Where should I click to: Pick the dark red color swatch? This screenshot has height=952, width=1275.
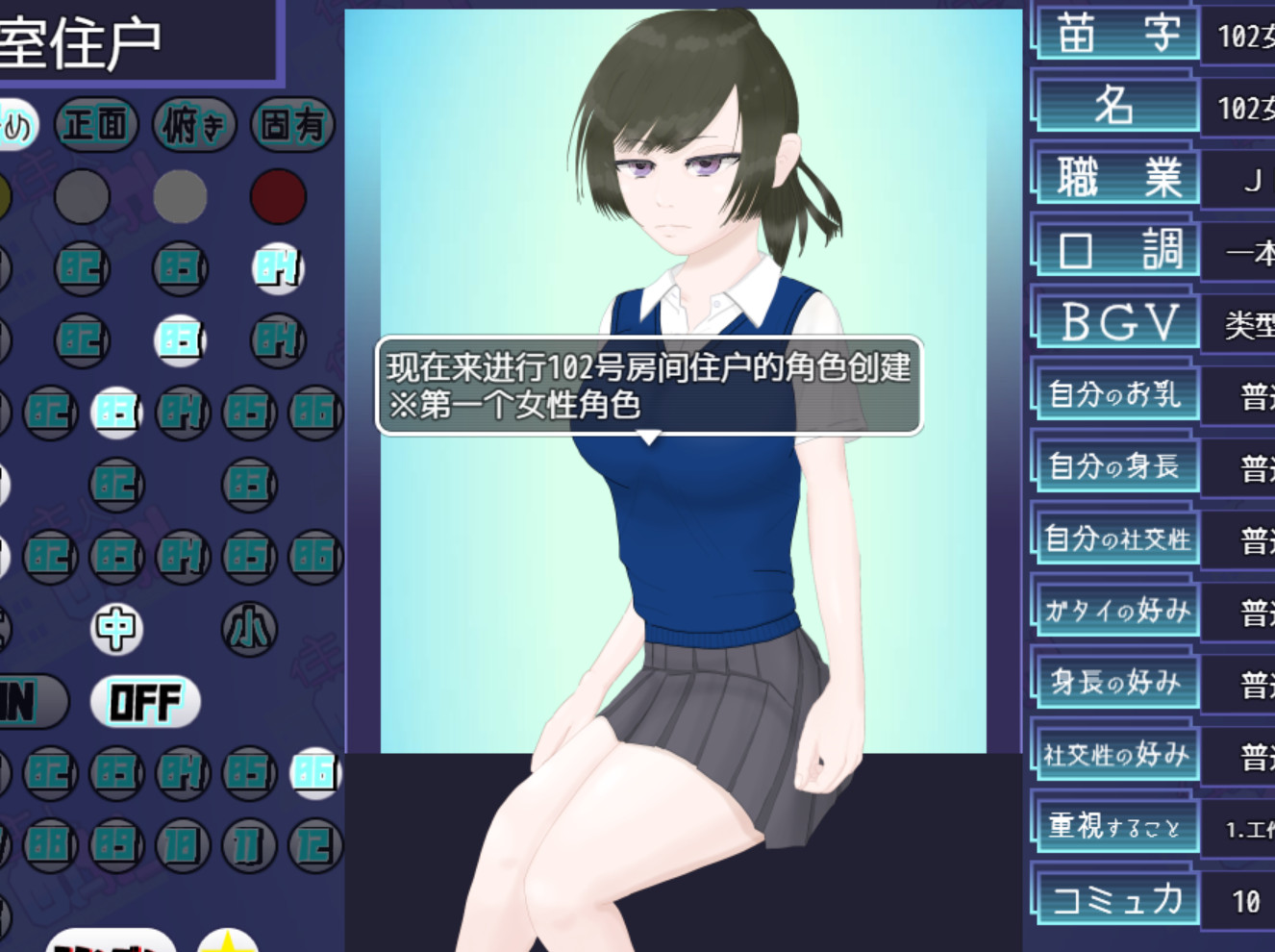(278, 196)
